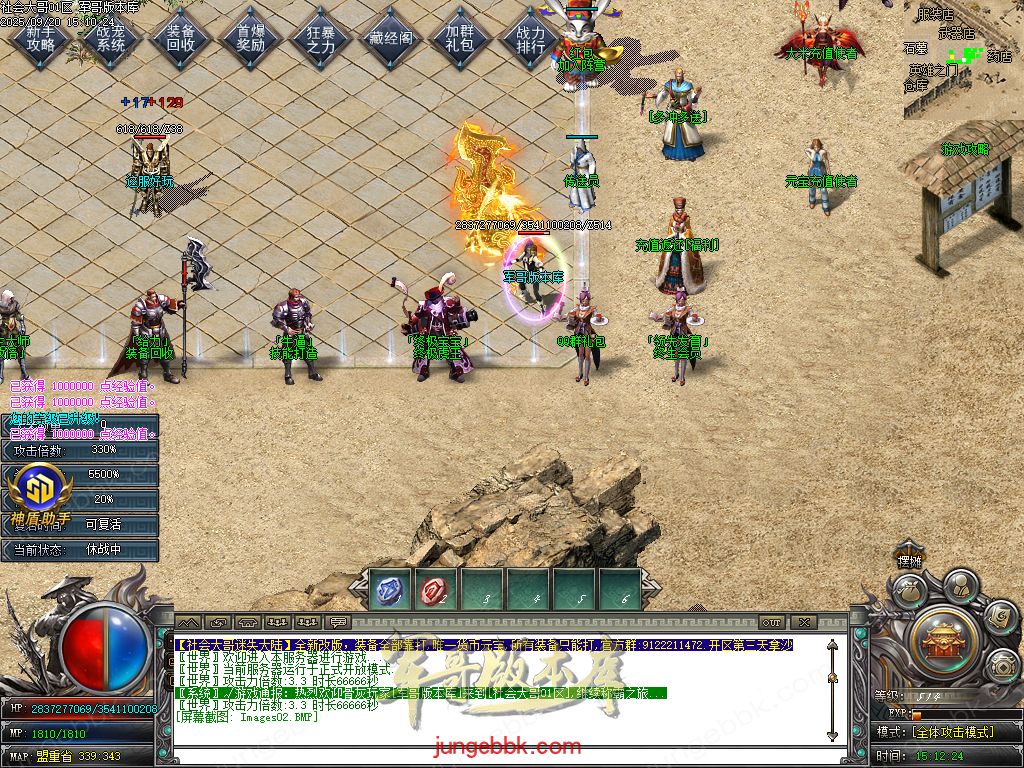Open the 新手攻略 beginner guide
Viewport: 1024px width, 768px height.
pyautogui.click(x=42, y=38)
